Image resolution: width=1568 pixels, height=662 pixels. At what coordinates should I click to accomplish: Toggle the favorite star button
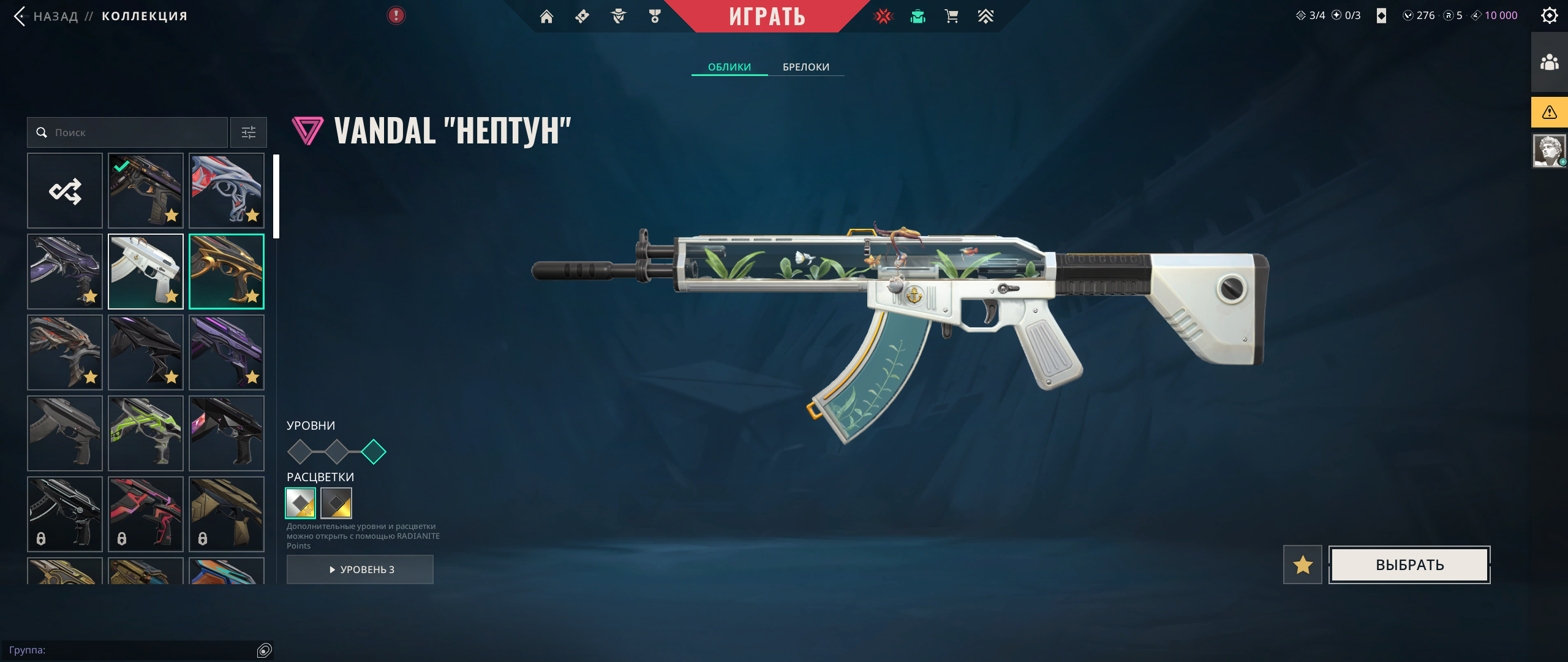[x=1302, y=565]
